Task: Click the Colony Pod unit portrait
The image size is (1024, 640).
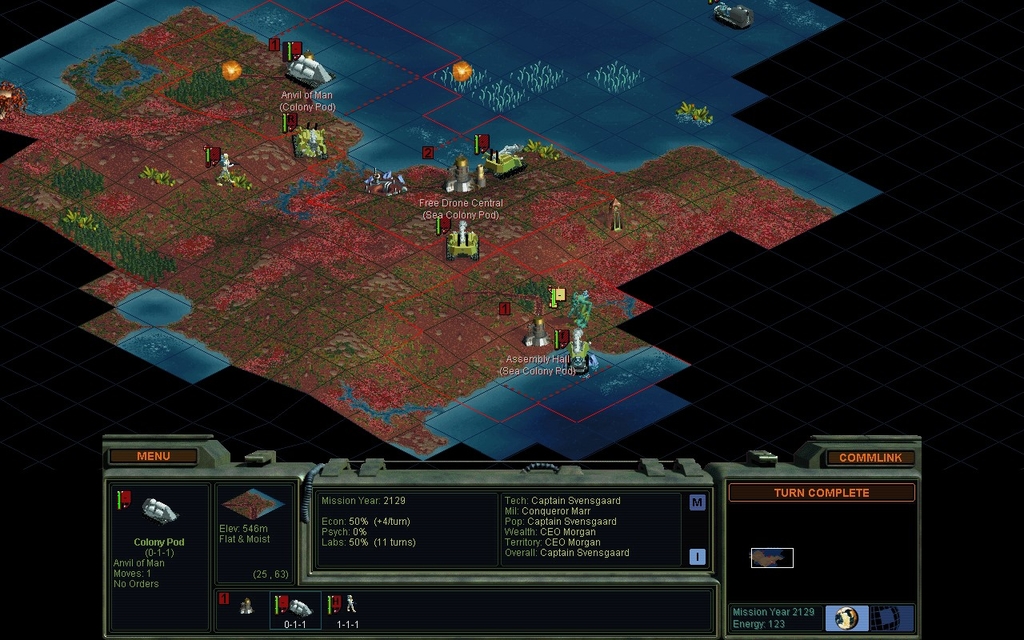Action: pyautogui.click(x=158, y=511)
